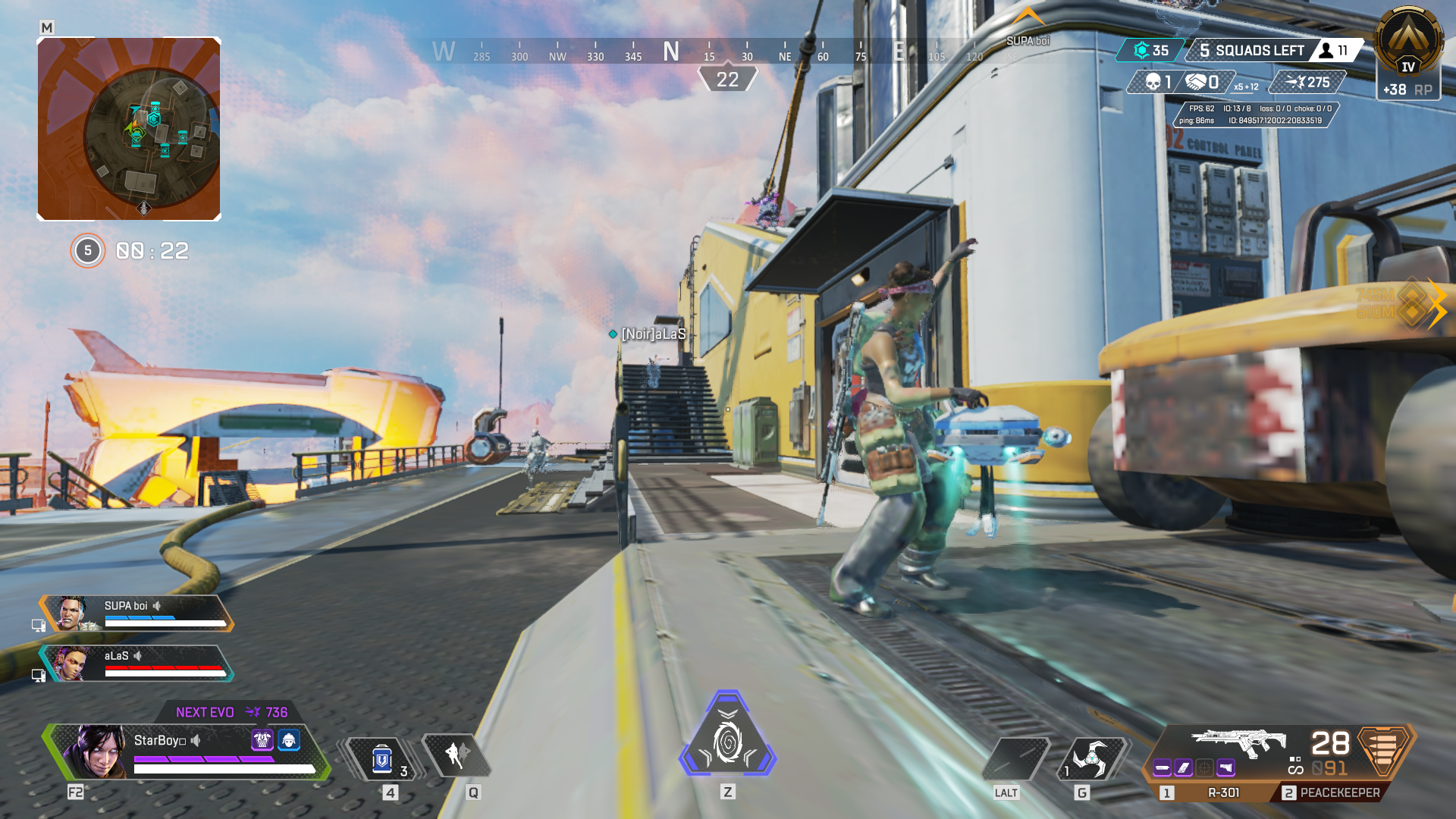Select the purple extended magazine attachment icon
The image size is (1456, 819).
1181,768
